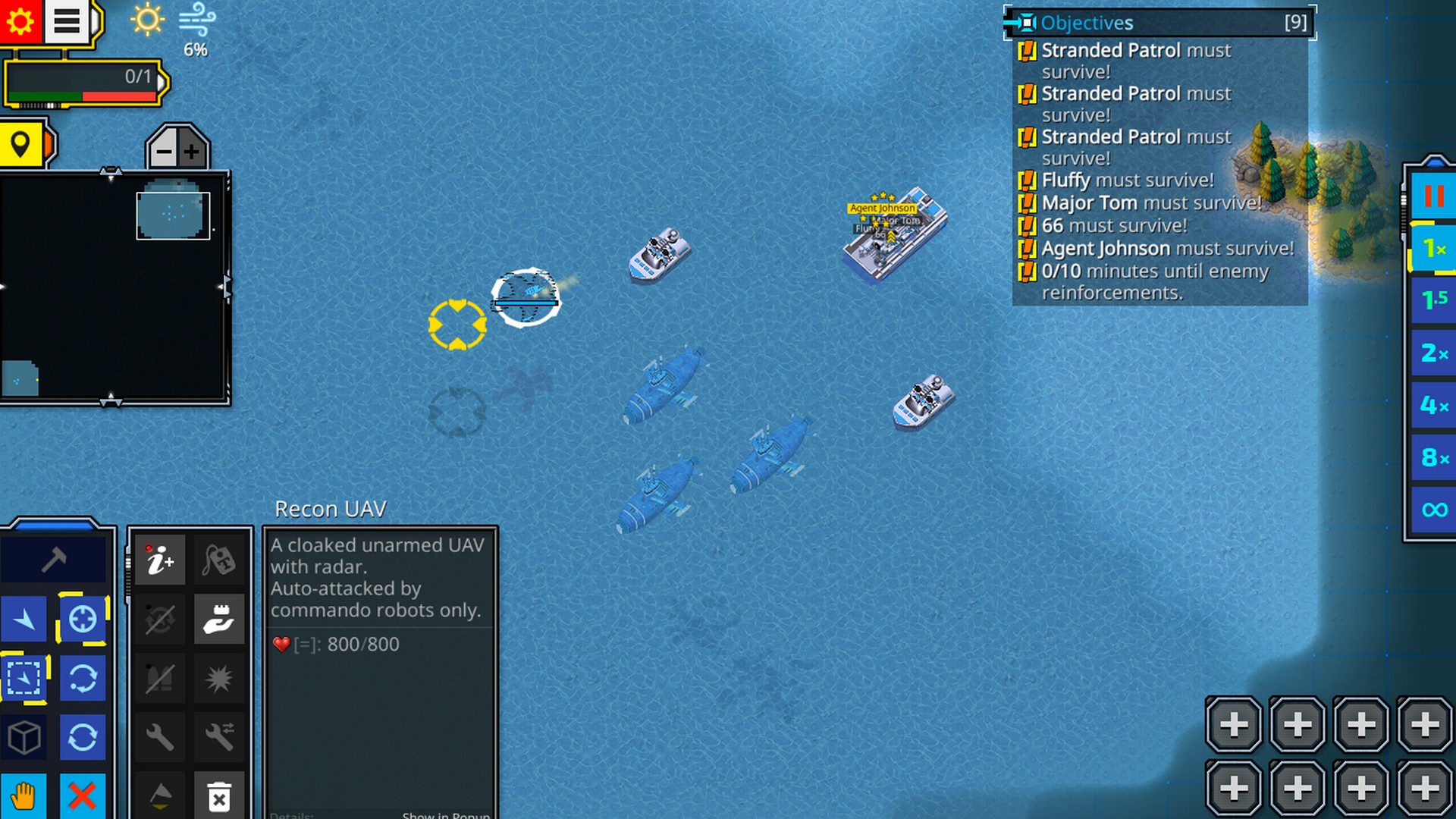Image resolution: width=1456 pixels, height=819 pixels.
Task: Activate the crosshair attack command
Action: click(x=83, y=620)
